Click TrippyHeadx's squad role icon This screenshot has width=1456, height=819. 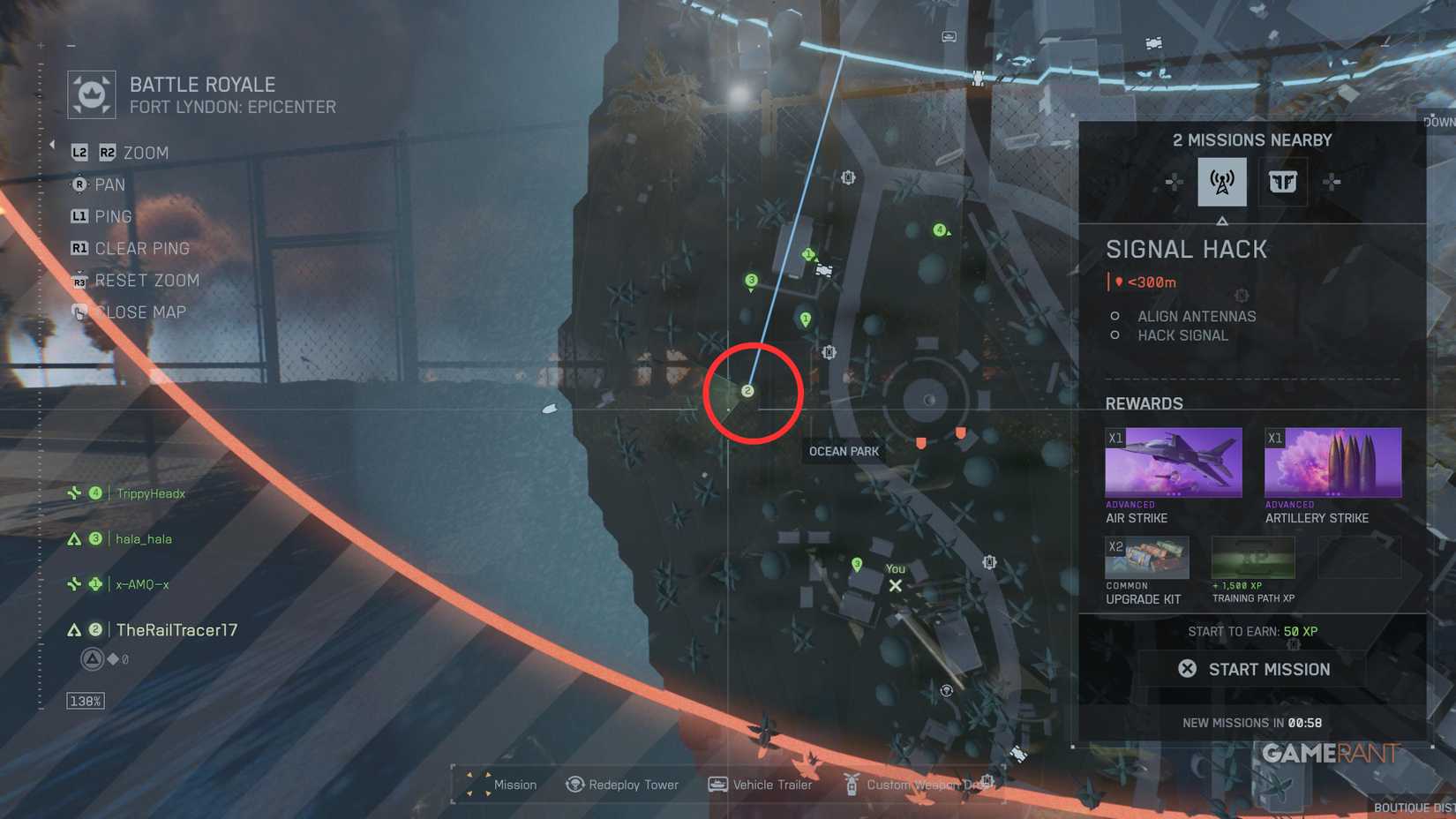[x=75, y=493]
